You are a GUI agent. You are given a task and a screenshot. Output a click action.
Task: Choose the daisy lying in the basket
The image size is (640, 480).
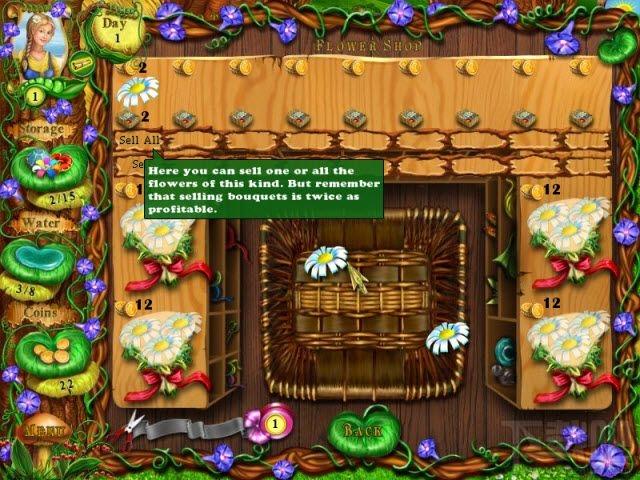326,262
